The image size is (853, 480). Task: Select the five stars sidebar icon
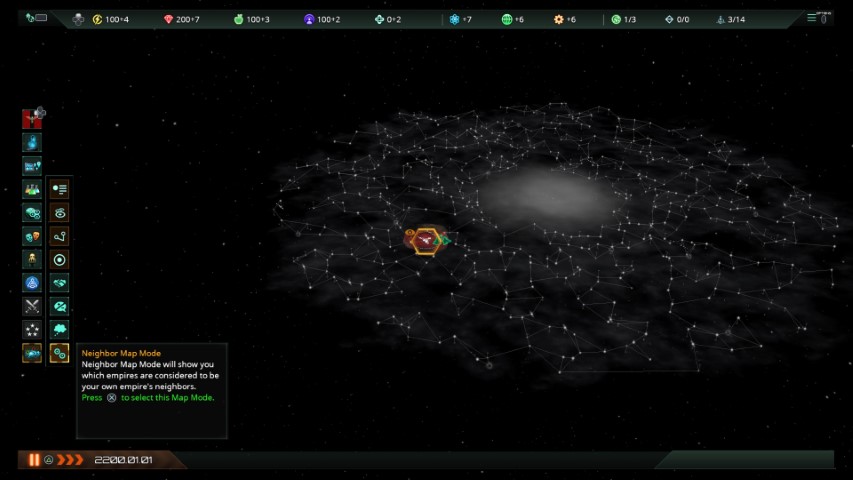coord(32,329)
